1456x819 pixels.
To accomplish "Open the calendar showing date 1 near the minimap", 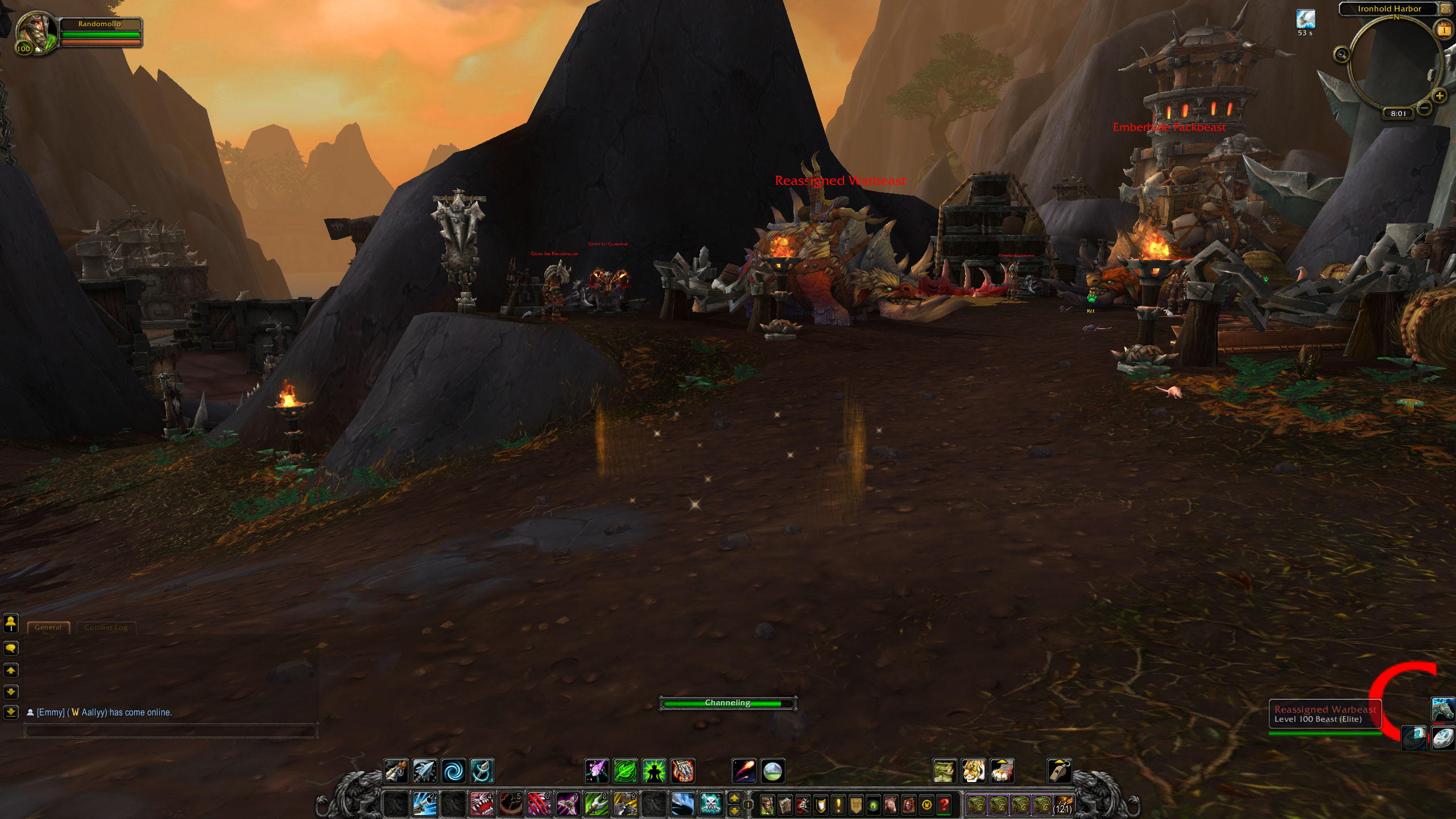I will (x=1443, y=30).
